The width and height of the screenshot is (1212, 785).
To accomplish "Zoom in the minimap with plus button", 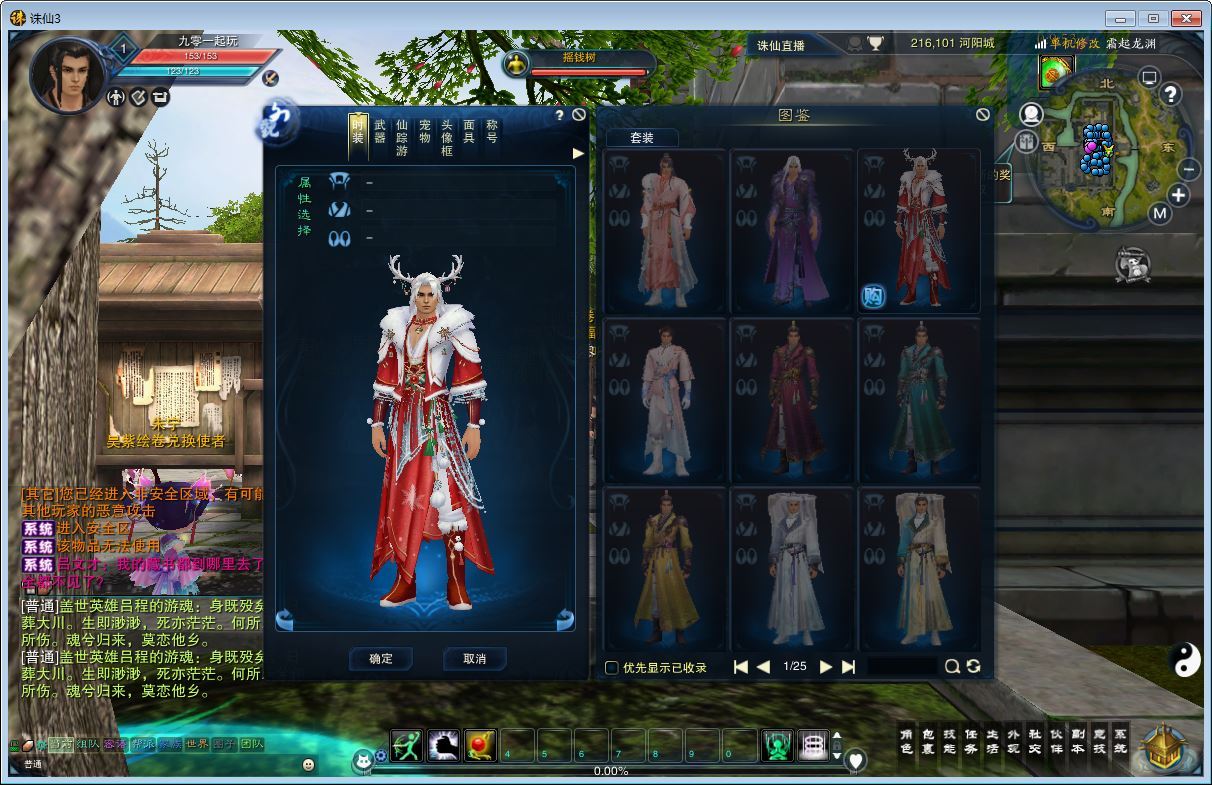I will click(x=1179, y=195).
